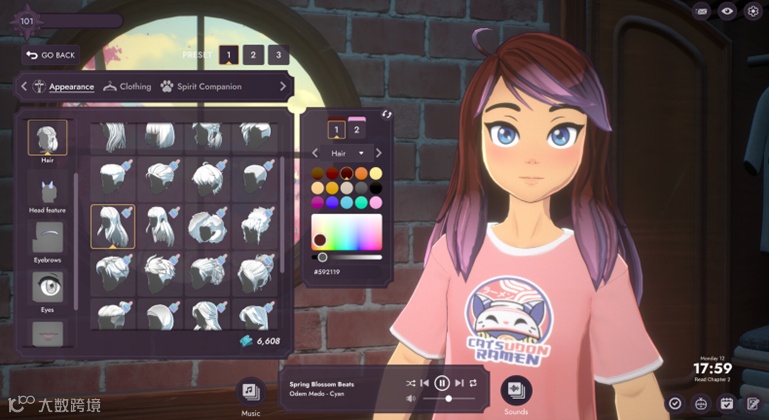Click the Go Back button
Image resolution: width=769 pixels, height=420 pixels.
50,56
